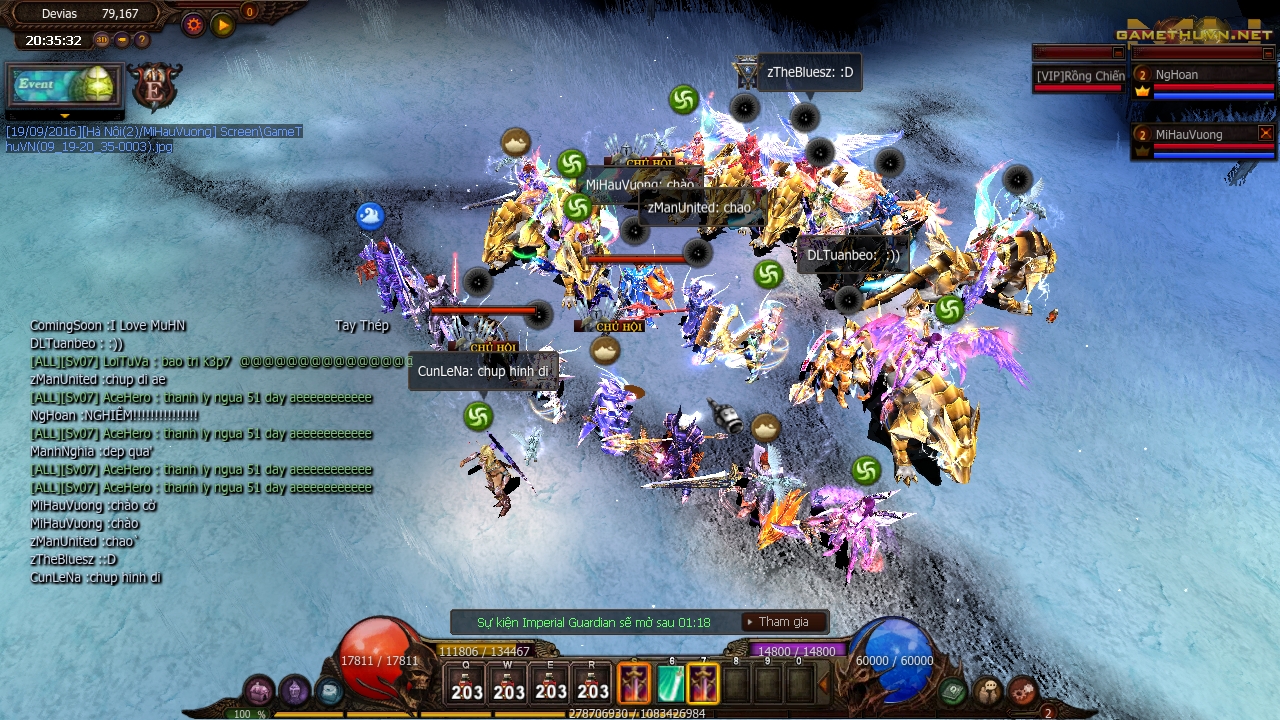Image resolution: width=1280 pixels, height=720 pixels.
Task: Toggle the camera icon beside the 3D button
Action: 121,40
